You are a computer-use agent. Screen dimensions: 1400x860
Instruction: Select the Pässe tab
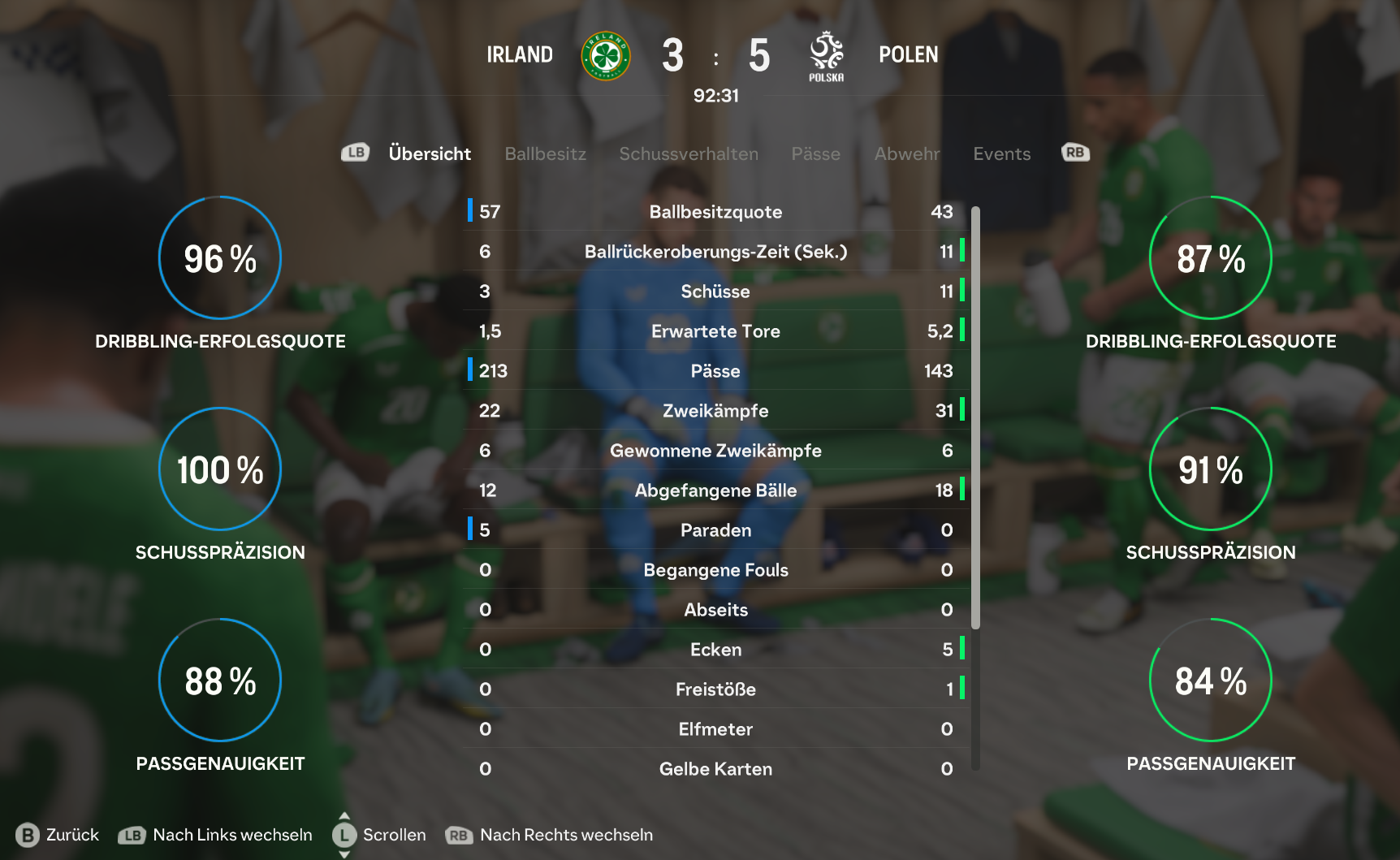pos(815,153)
